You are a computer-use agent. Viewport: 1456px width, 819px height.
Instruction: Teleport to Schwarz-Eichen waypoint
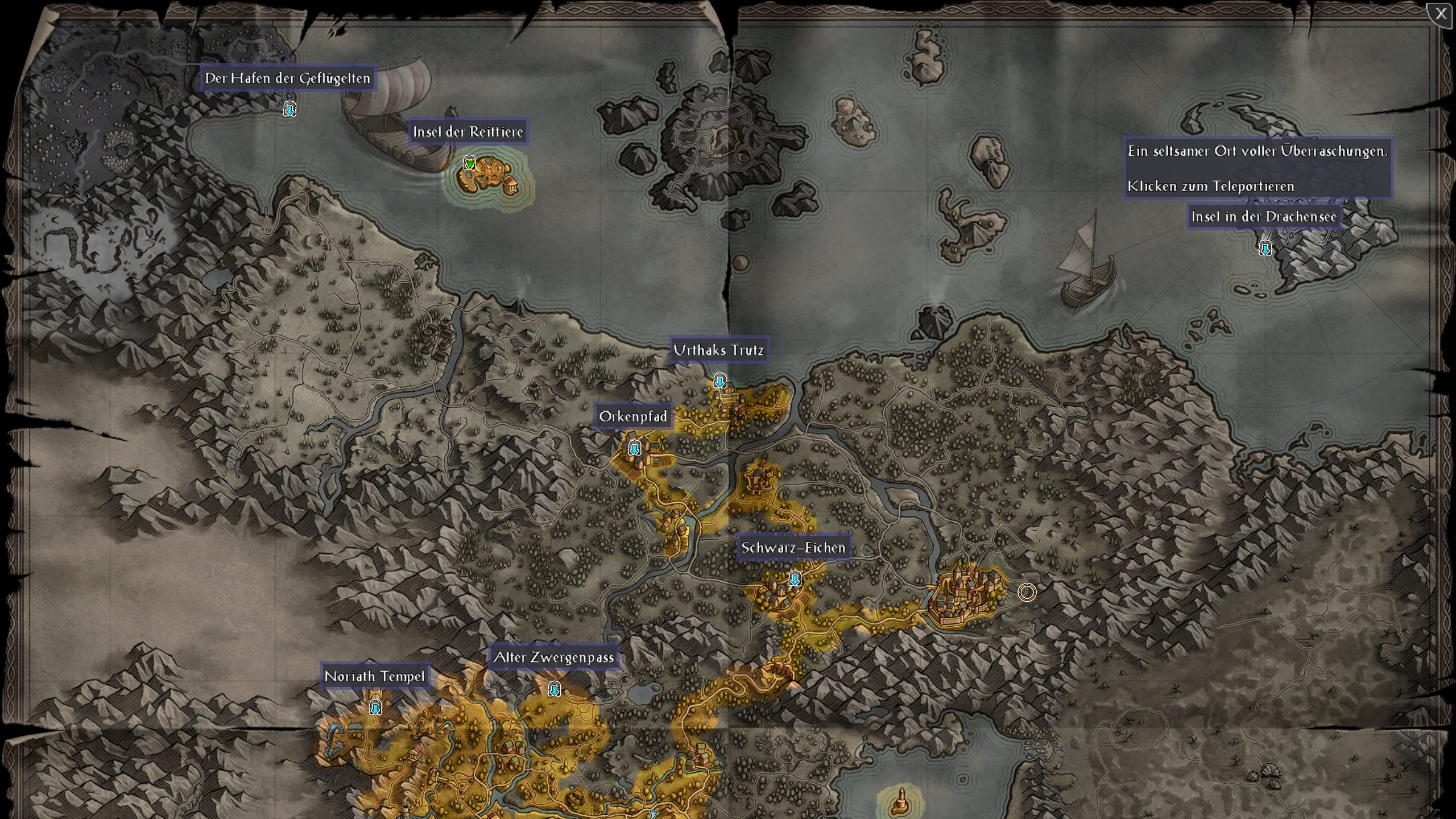tap(795, 579)
